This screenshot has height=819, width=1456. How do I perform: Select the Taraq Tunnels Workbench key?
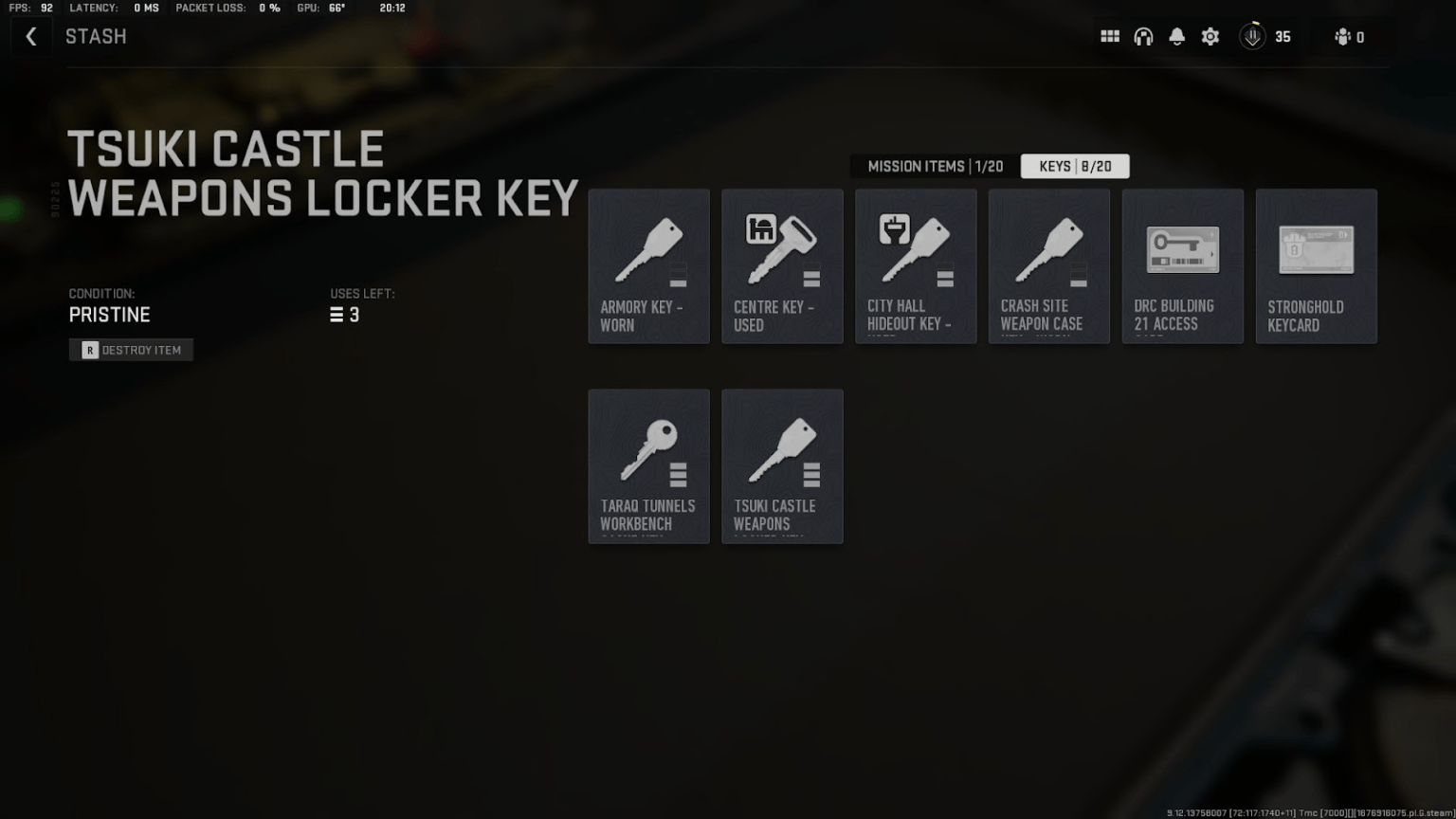648,465
